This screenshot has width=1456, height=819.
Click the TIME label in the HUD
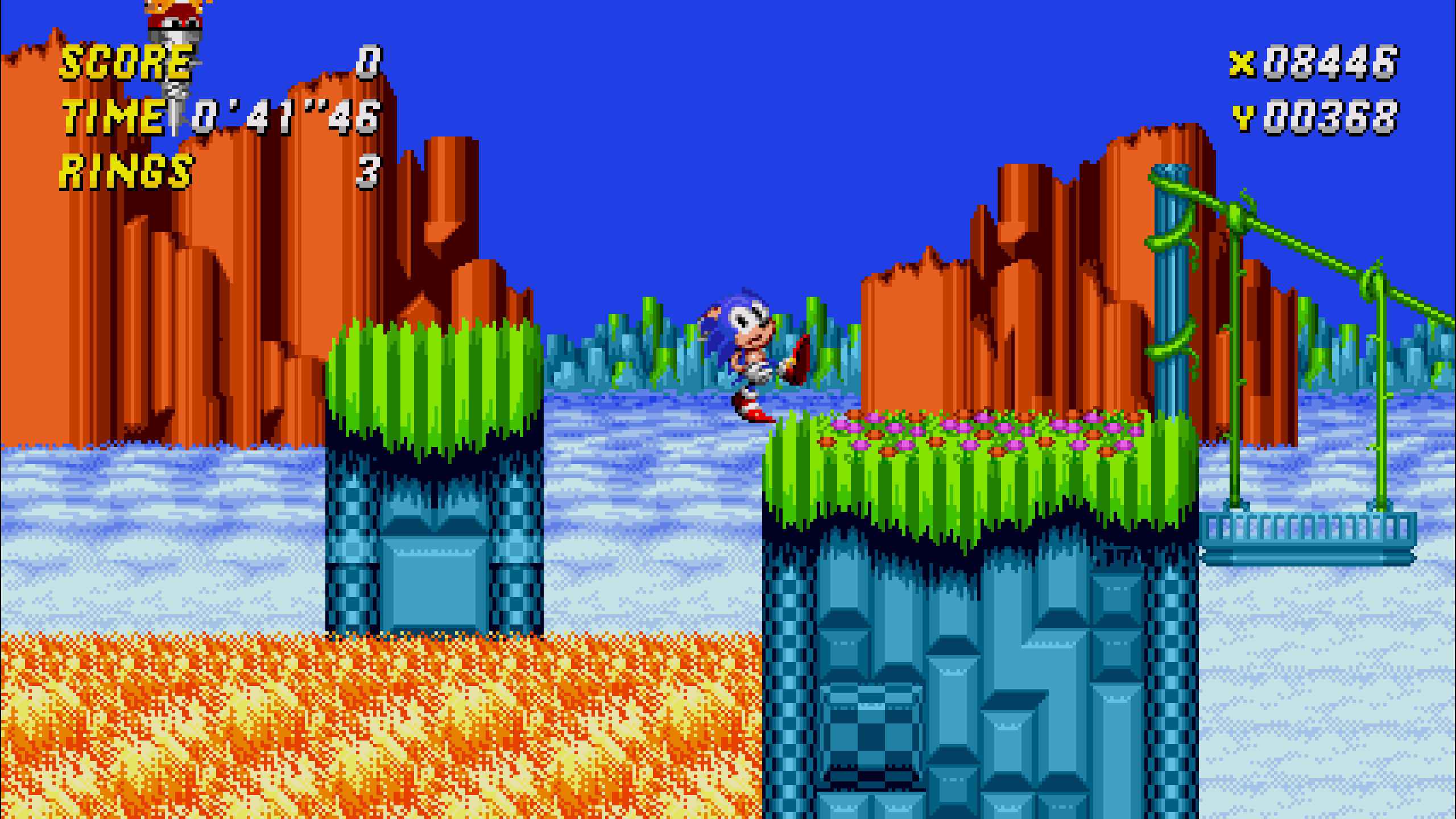tap(111, 117)
